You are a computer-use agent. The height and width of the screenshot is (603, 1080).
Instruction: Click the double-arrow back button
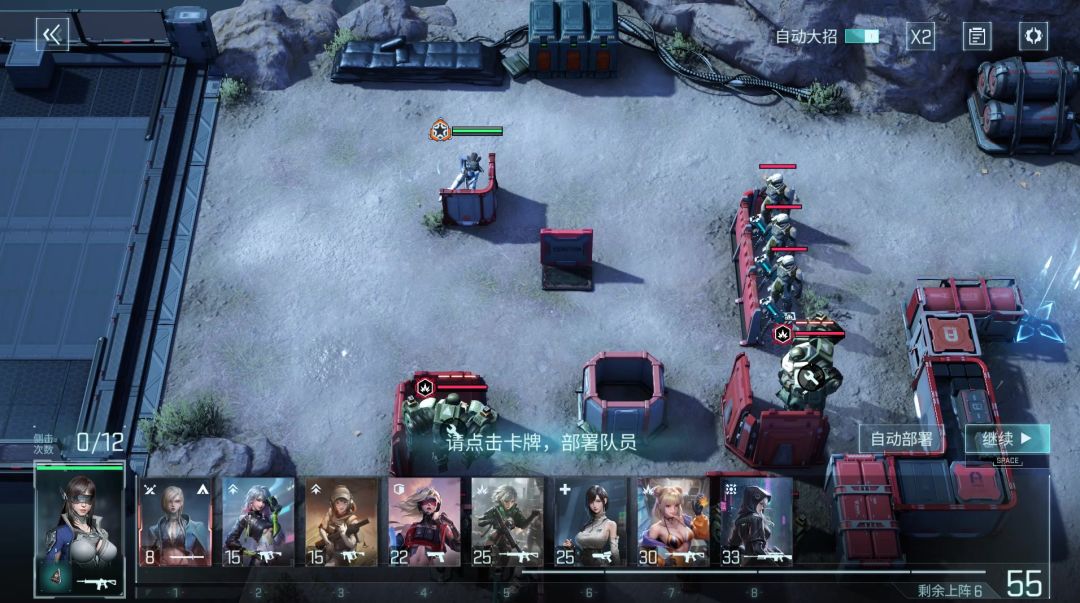(x=52, y=35)
